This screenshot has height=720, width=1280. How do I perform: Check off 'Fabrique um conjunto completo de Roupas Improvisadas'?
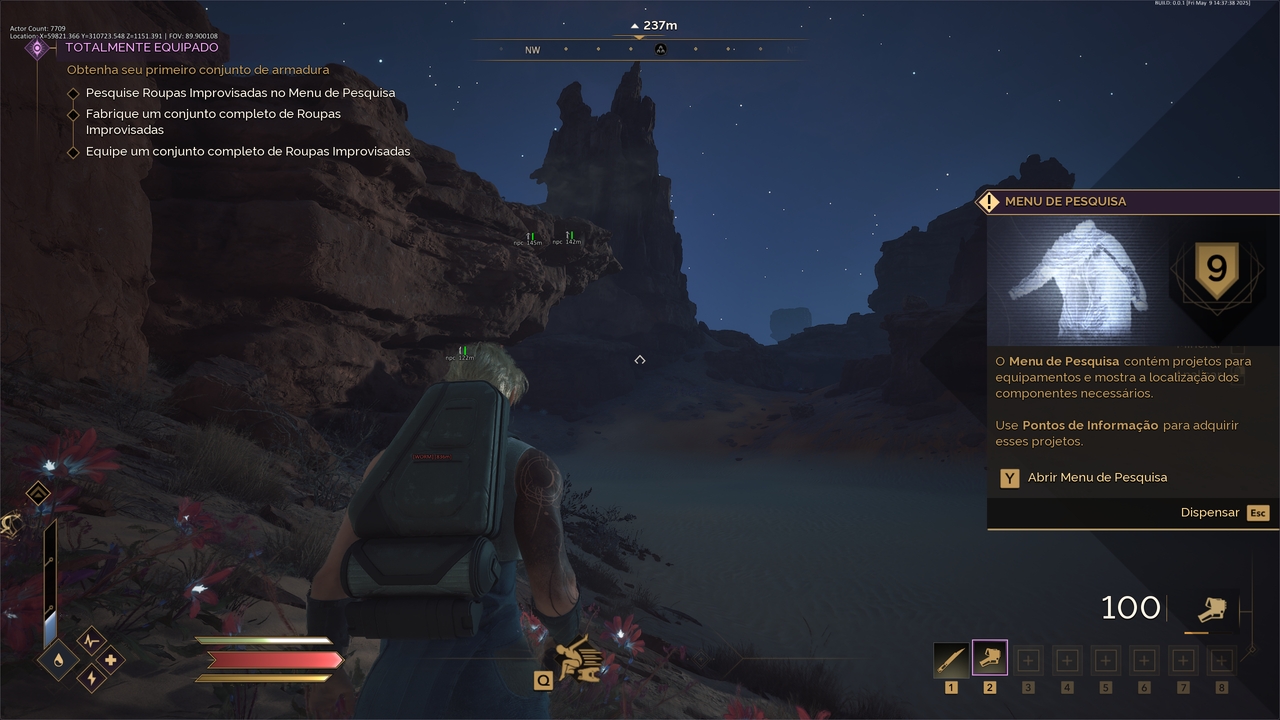(74, 114)
